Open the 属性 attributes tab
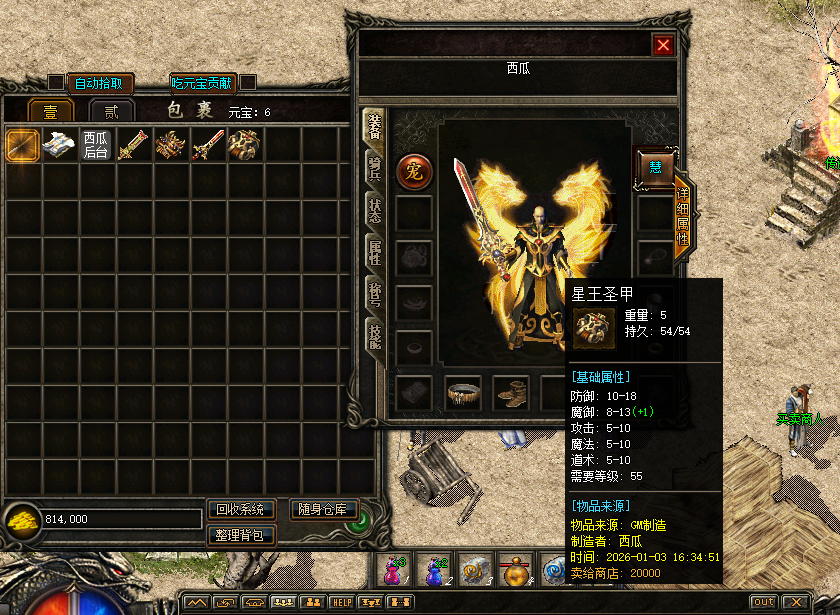The height and width of the screenshot is (615, 840). pos(374,253)
